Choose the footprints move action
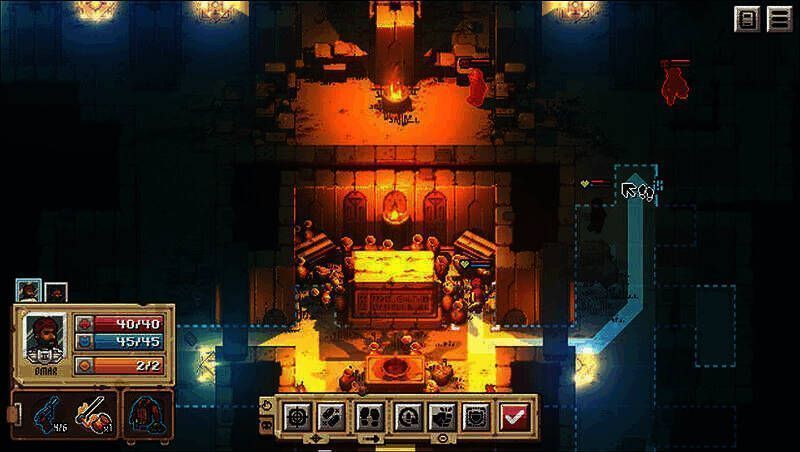800x452 pixels. tap(367, 415)
